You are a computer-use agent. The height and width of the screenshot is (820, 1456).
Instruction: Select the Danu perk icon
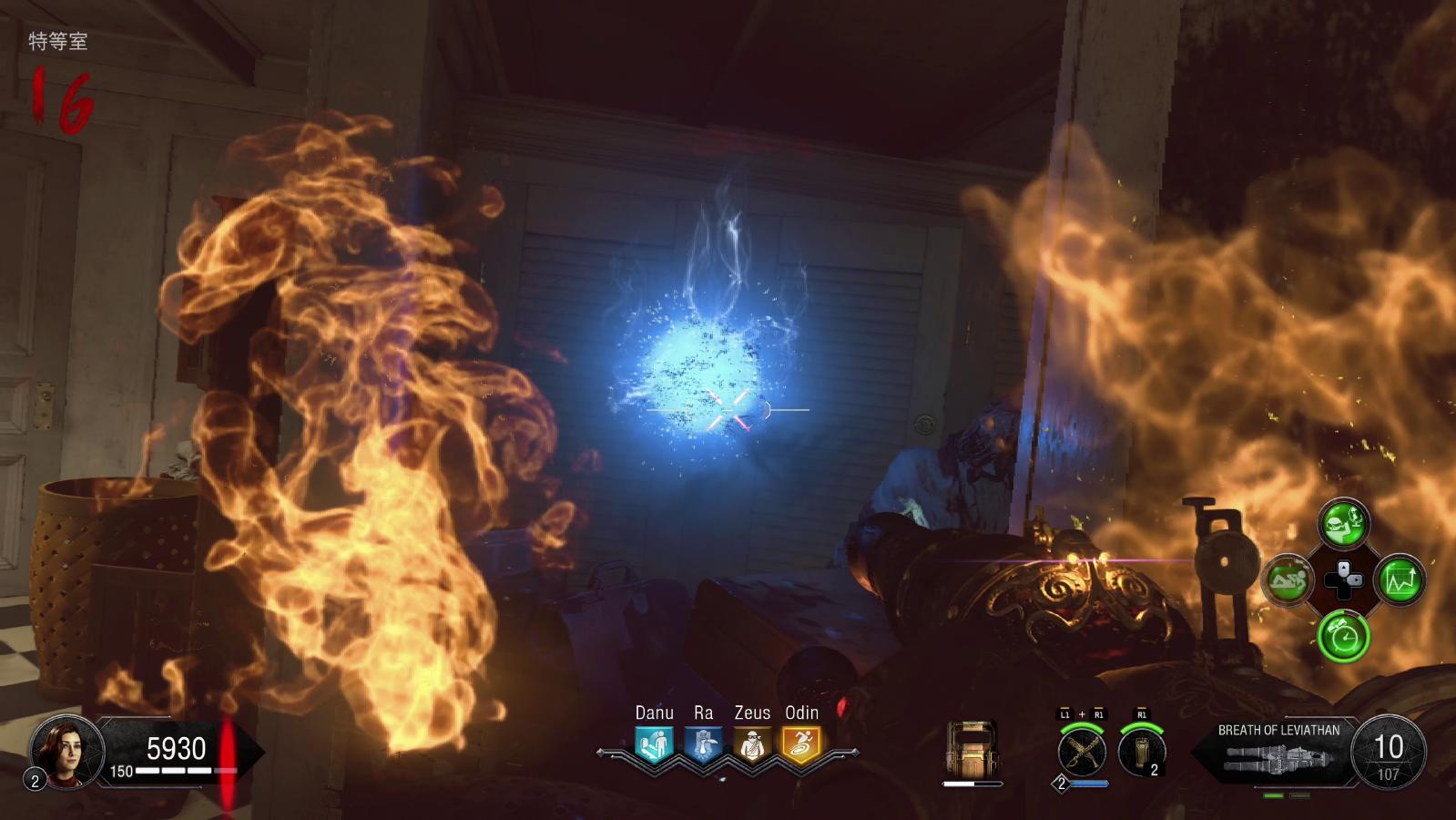pyautogui.click(x=654, y=745)
